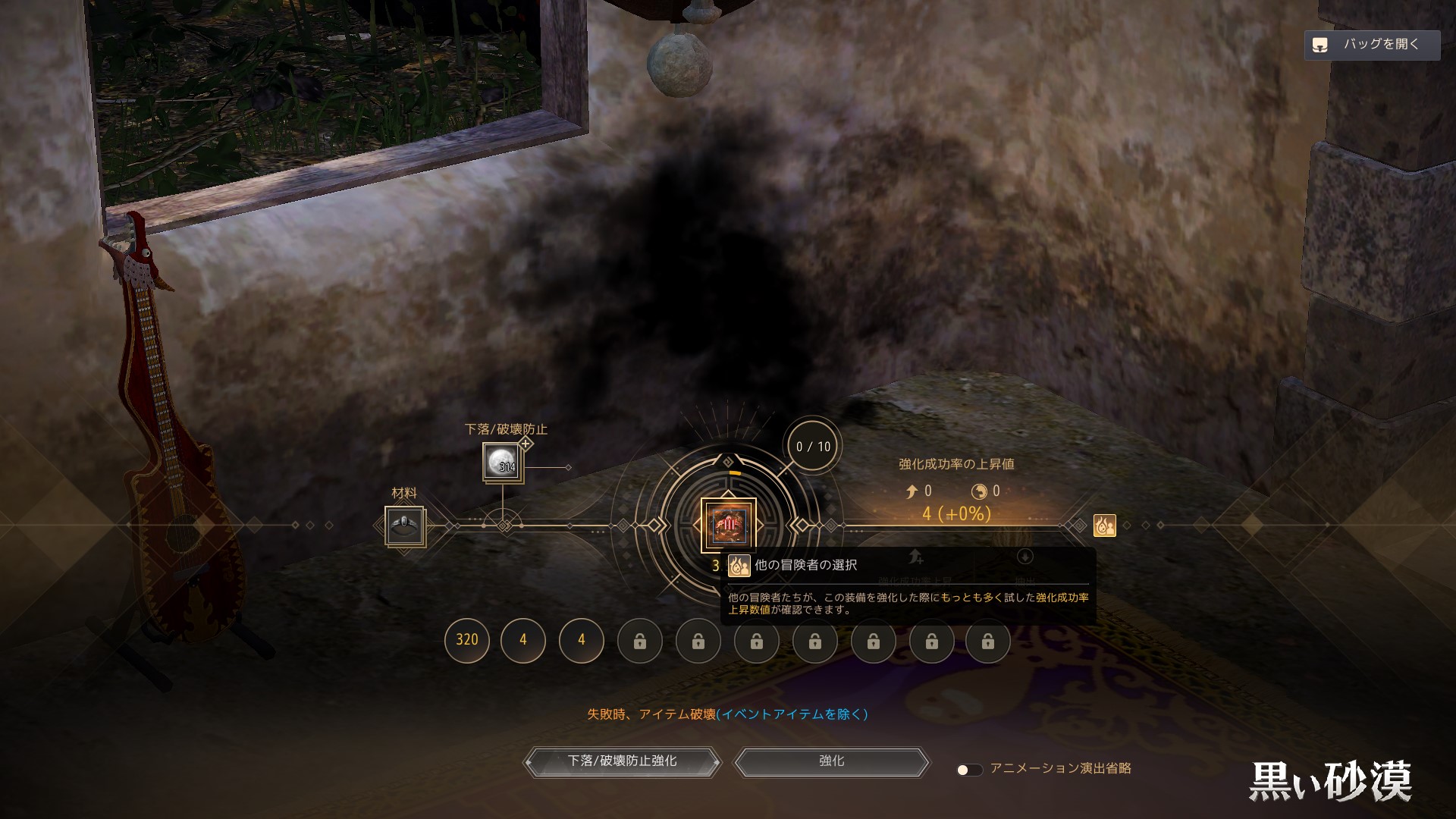Select the 下落/破壊防止 item slot with 314

(x=501, y=462)
